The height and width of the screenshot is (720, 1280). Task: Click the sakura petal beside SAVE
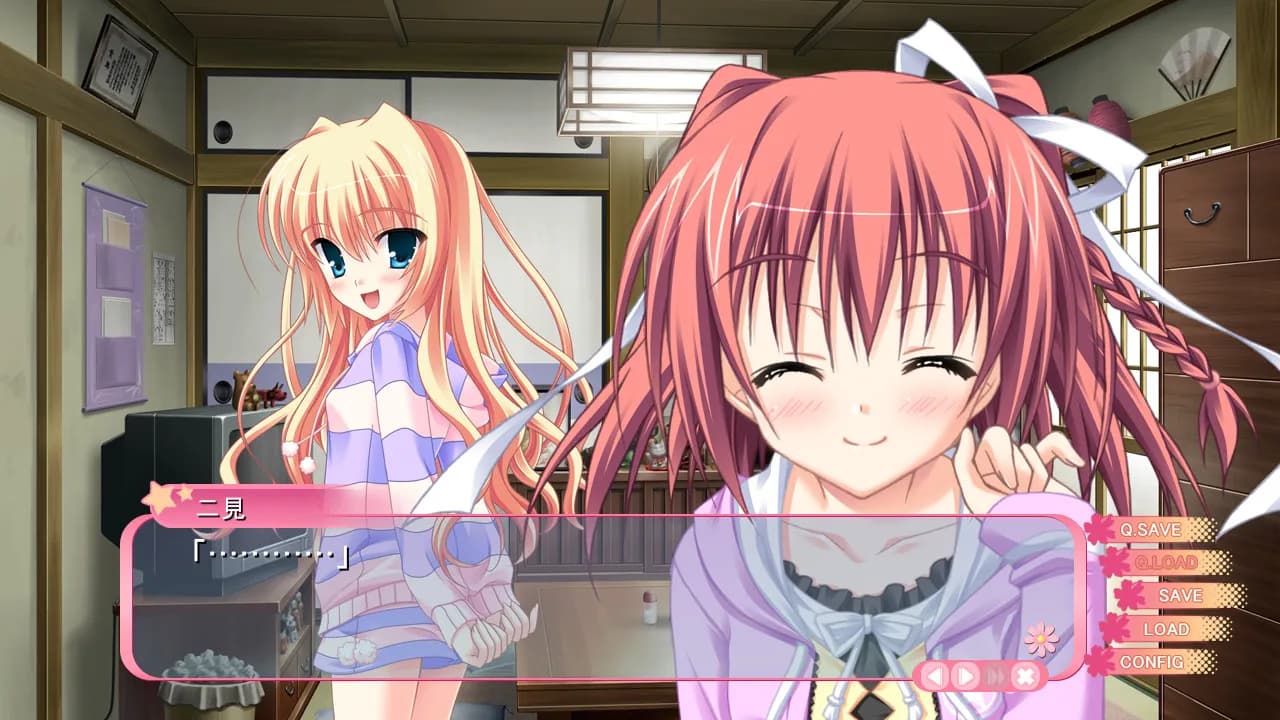pyautogui.click(x=1128, y=595)
